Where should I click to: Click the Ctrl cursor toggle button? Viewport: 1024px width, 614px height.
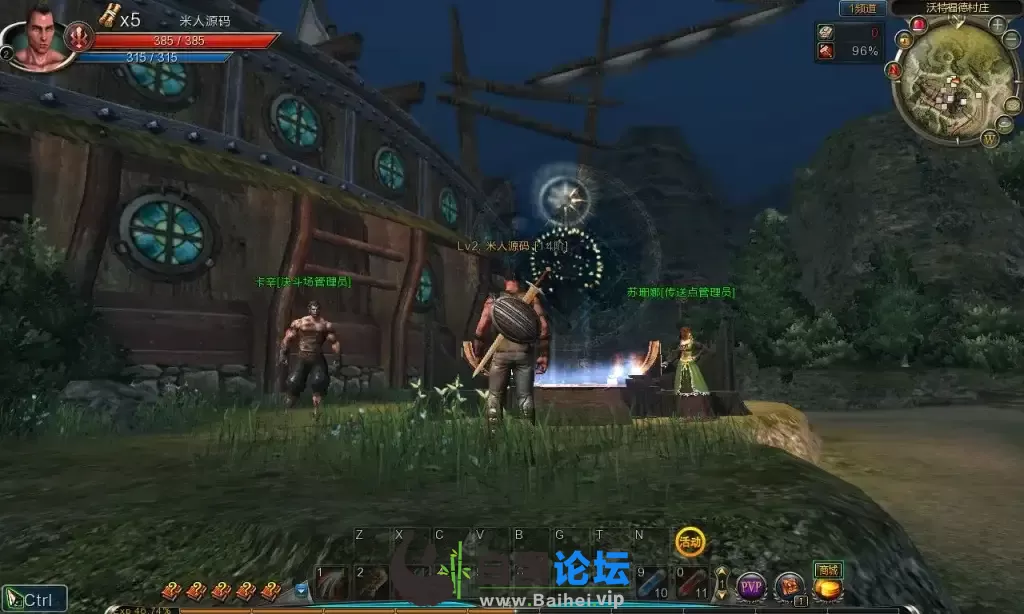34,600
